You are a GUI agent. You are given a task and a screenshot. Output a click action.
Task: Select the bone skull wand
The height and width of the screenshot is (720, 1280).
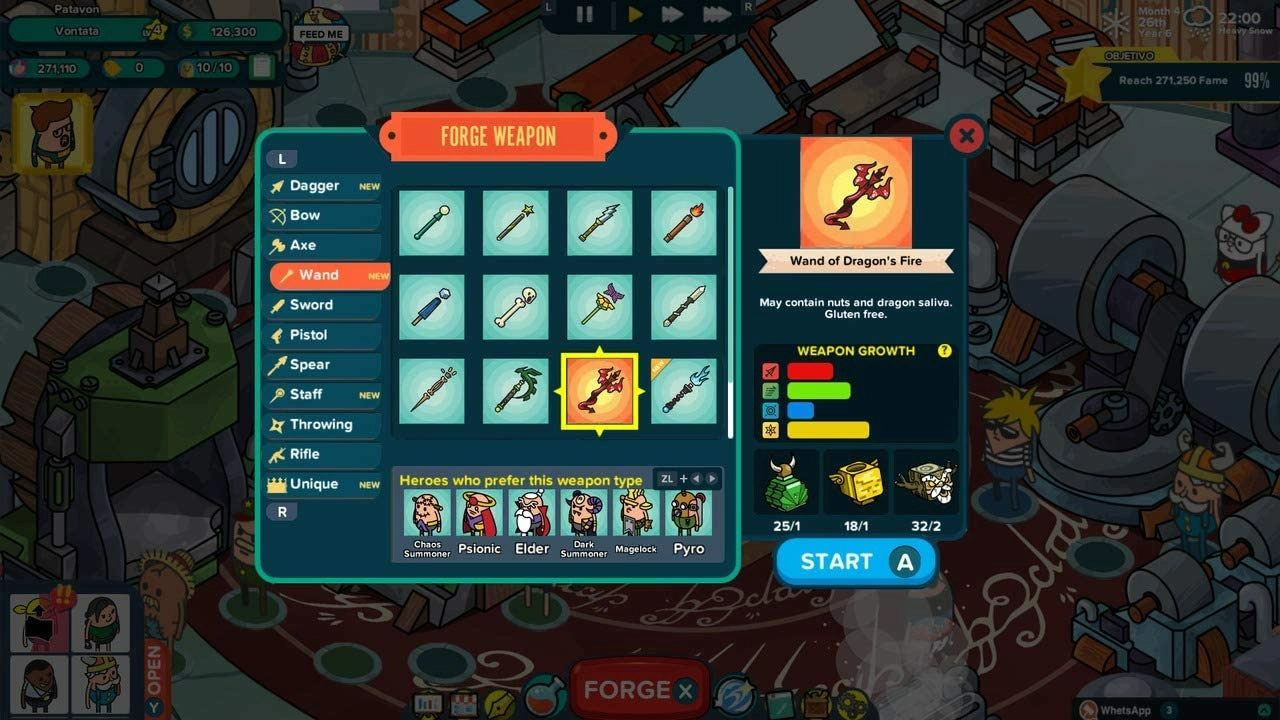[516, 307]
